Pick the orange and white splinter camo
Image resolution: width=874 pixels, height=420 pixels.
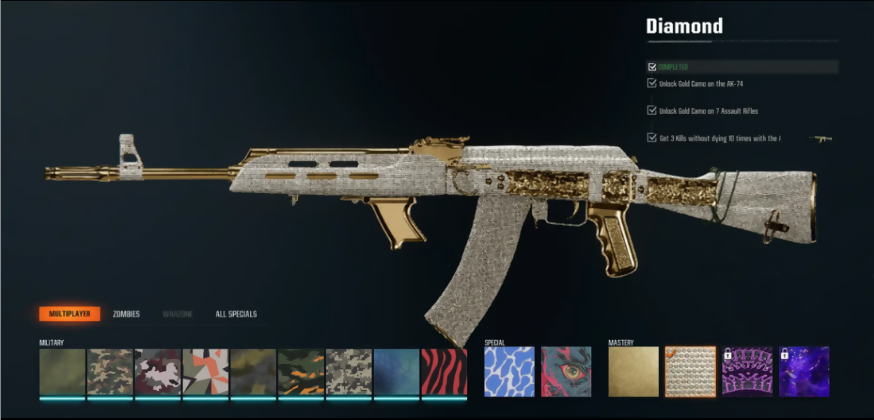pyautogui.click(x=206, y=372)
